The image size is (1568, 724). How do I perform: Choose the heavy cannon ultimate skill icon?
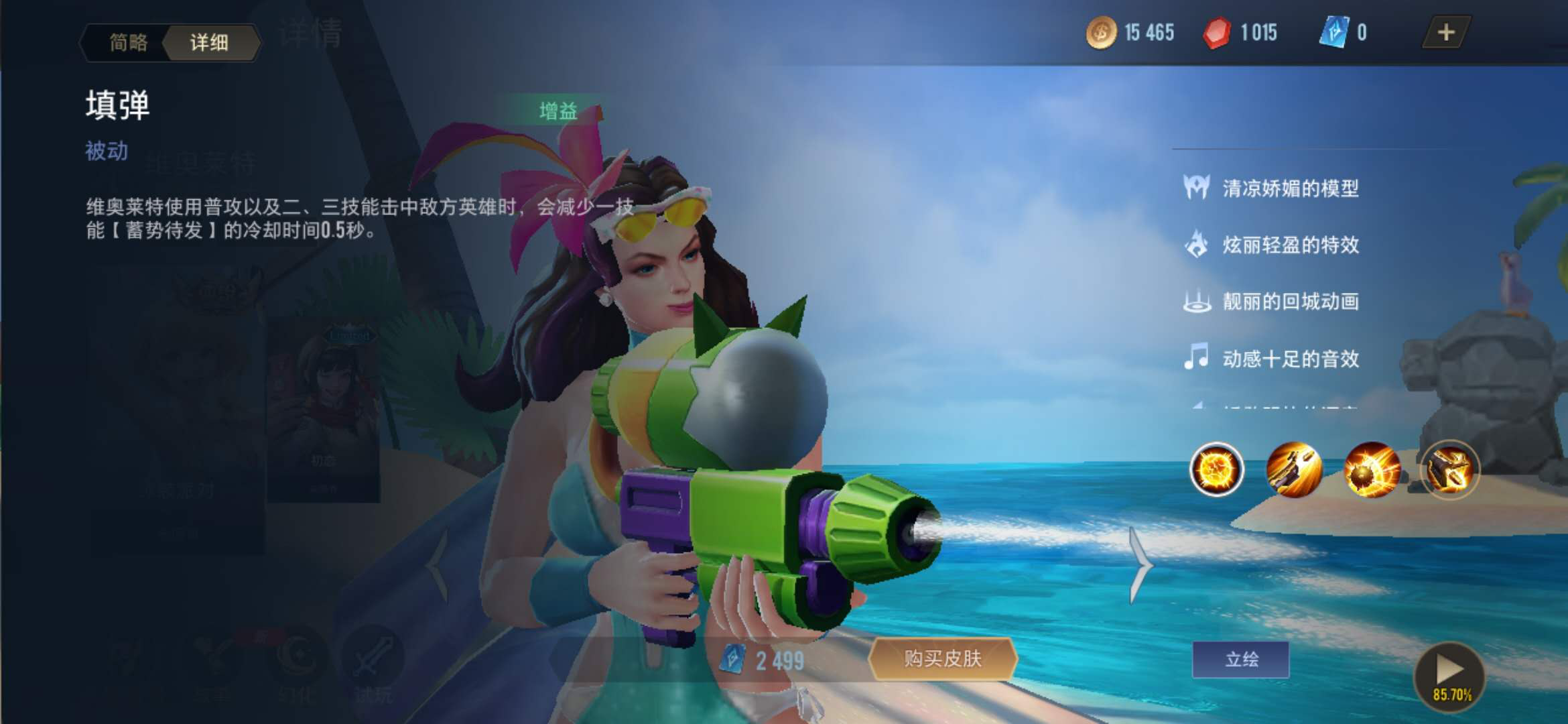[1449, 469]
